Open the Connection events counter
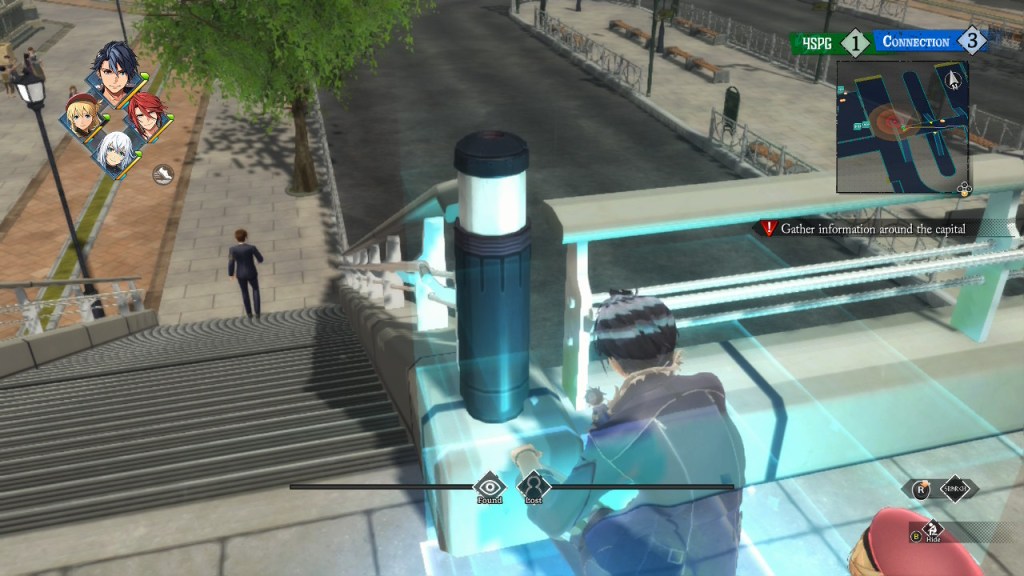Viewport: 1024px width, 576px height. (x=930, y=42)
